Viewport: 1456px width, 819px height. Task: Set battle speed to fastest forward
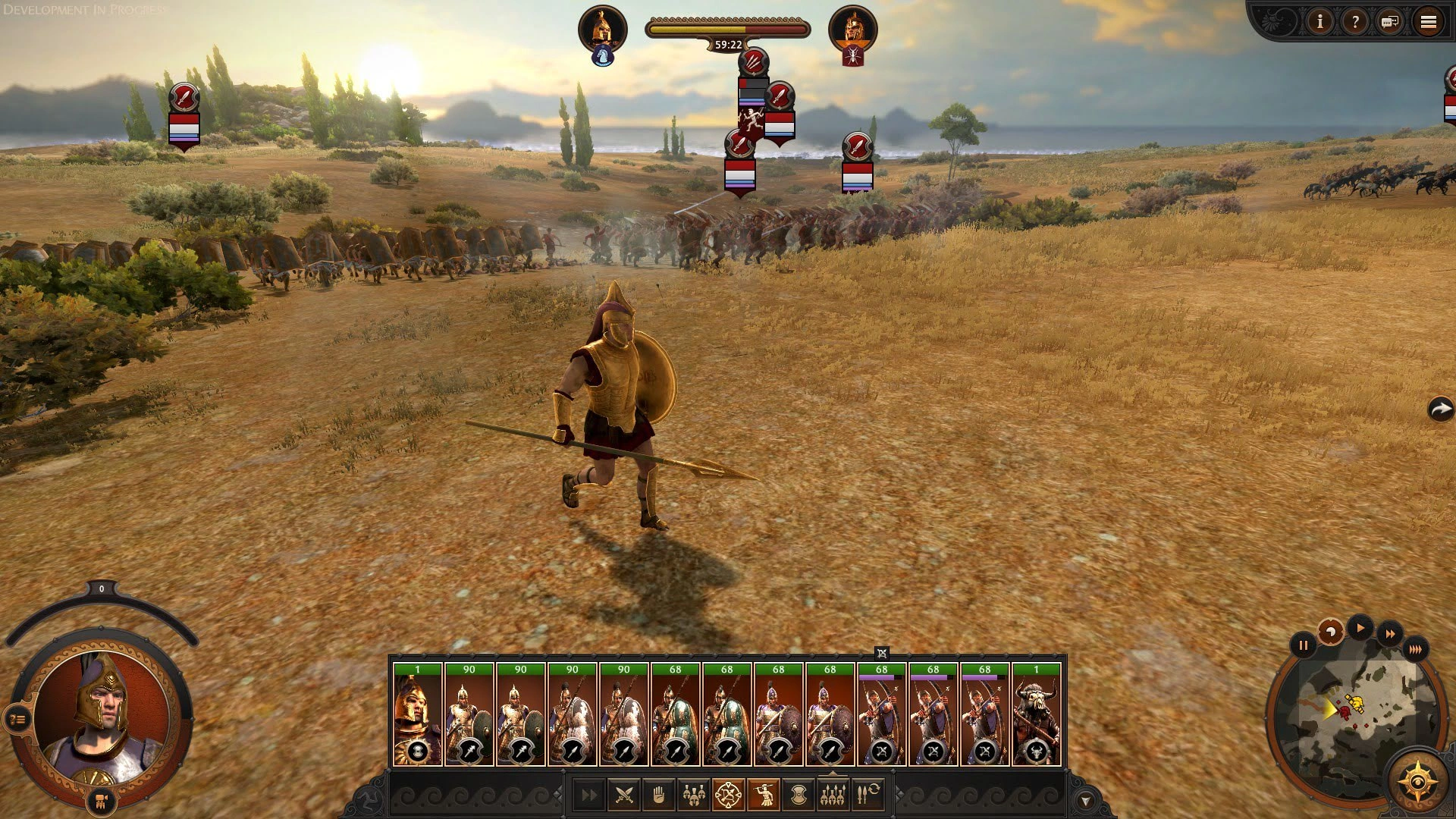click(x=1415, y=649)
